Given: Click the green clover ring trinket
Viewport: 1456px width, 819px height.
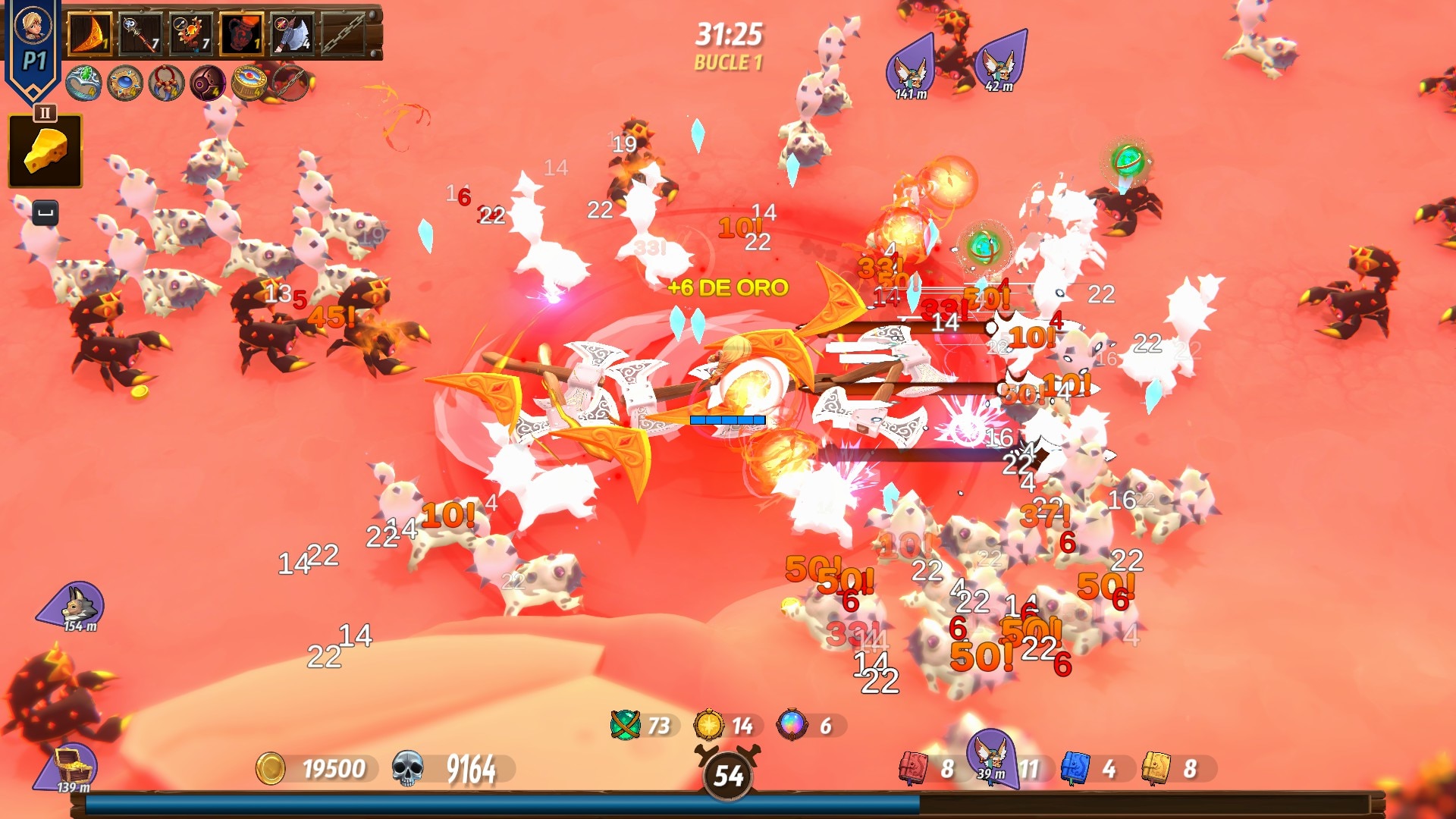Looking at the screenshot, I should (x=83, y=83).
